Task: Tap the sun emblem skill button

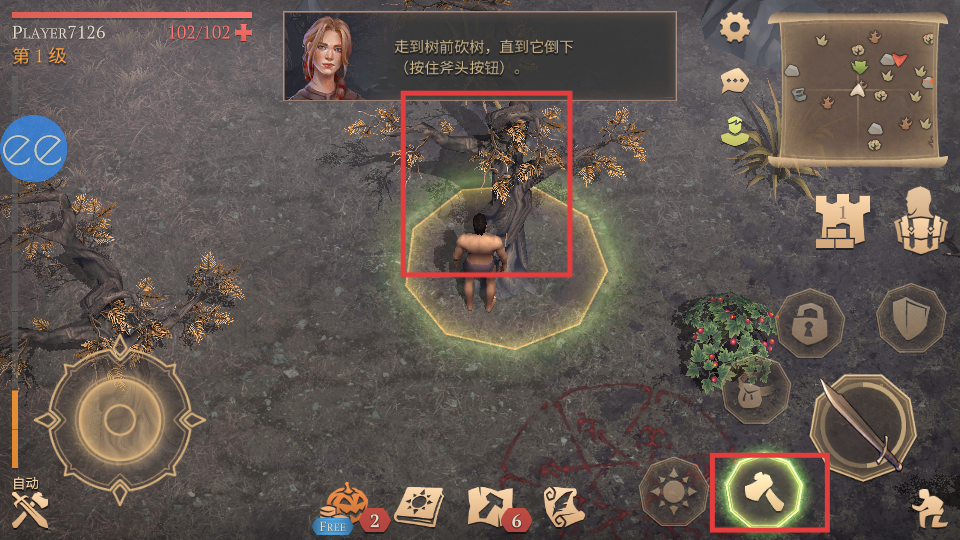Action: click(673, 492)
